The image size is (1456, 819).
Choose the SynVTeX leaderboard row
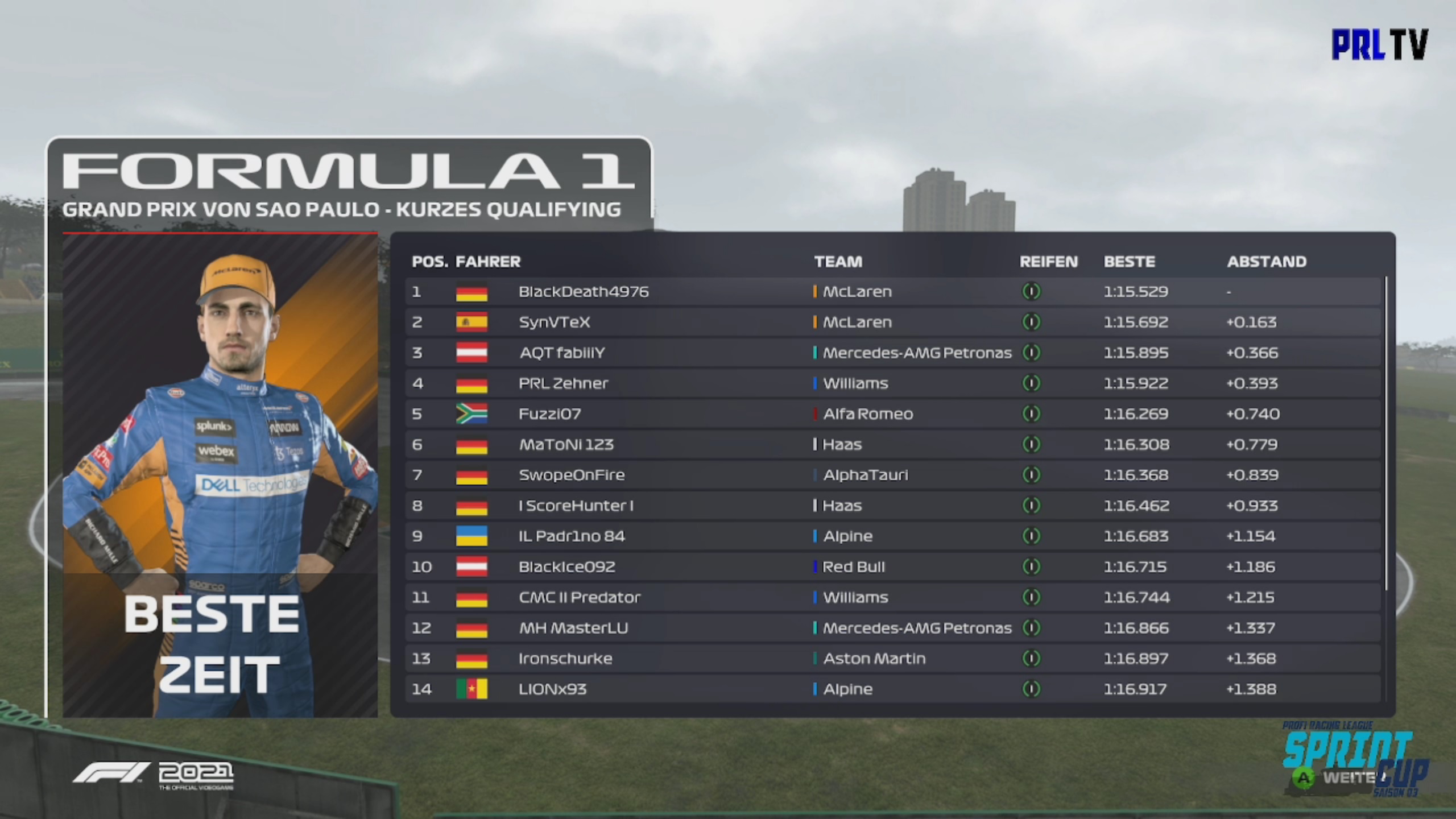click(893, 322)
